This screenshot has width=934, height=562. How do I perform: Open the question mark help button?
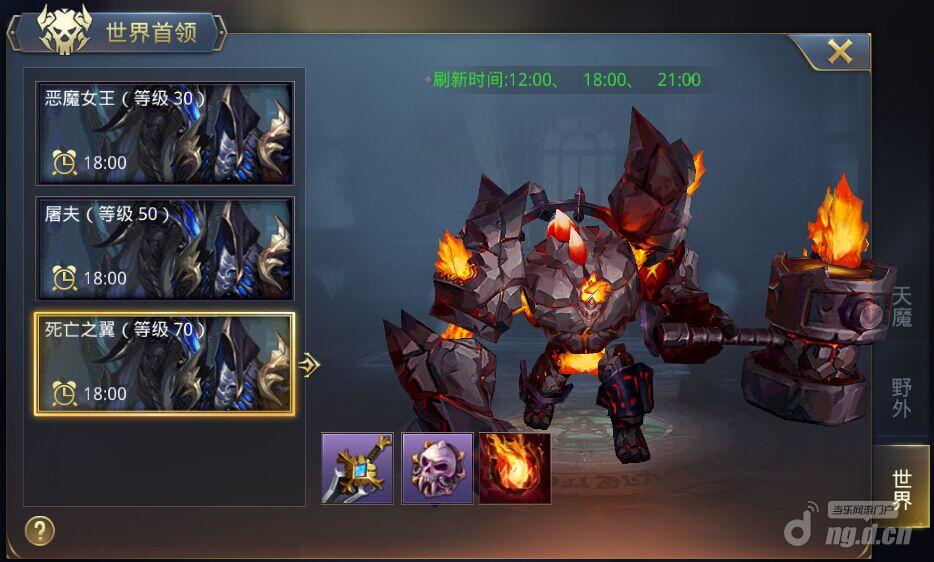pyautogui.click(x=39, y=530)
